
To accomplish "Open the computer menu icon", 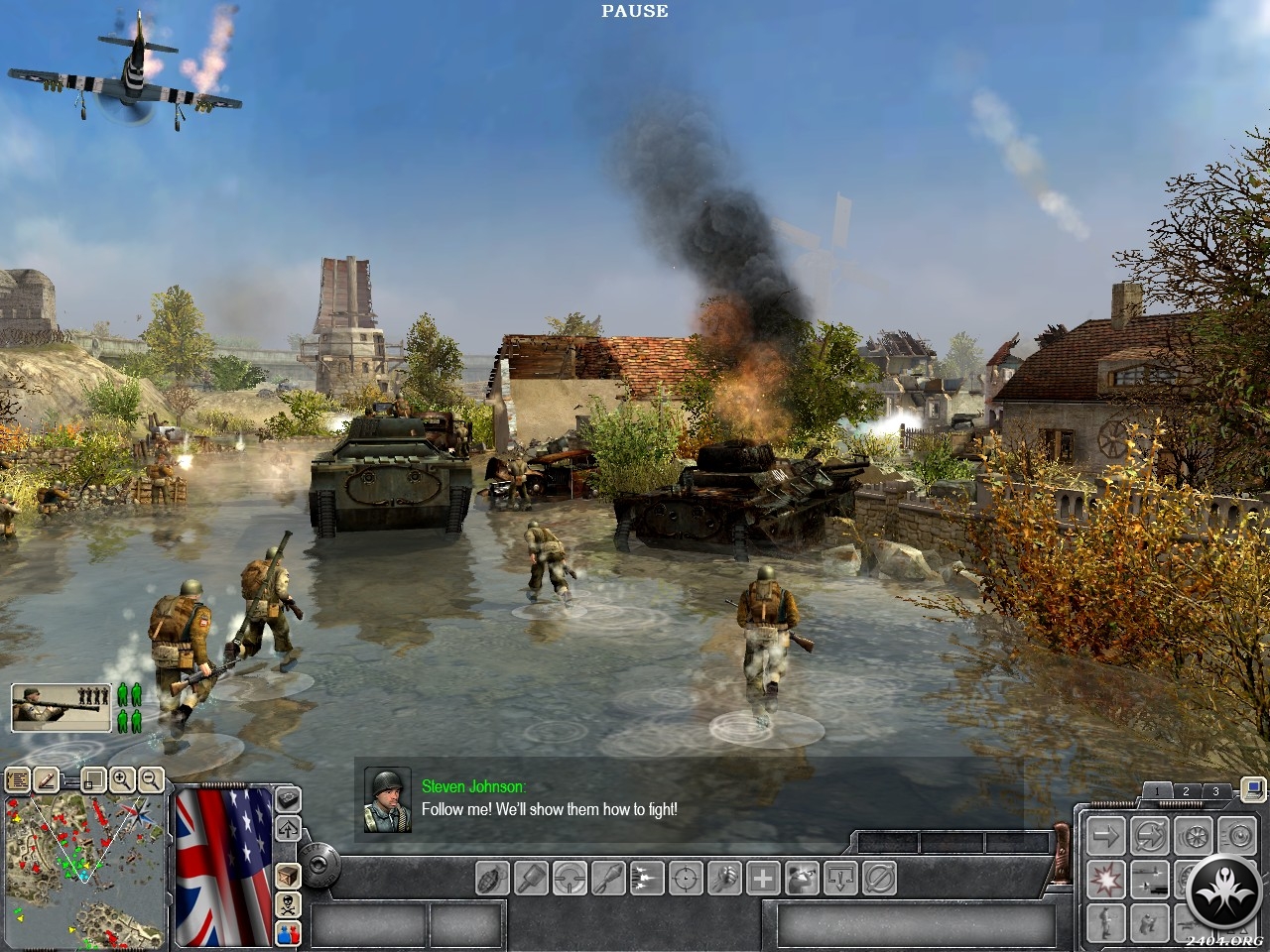I will click(1252, 789).
